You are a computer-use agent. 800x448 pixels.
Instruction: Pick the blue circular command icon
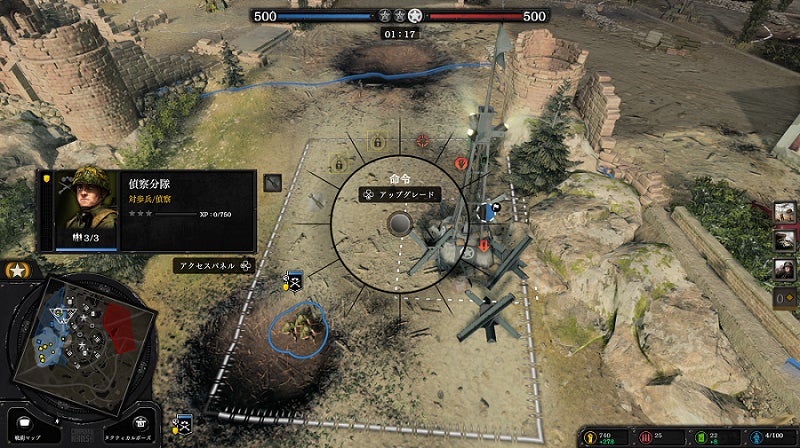tap(487, 211)
